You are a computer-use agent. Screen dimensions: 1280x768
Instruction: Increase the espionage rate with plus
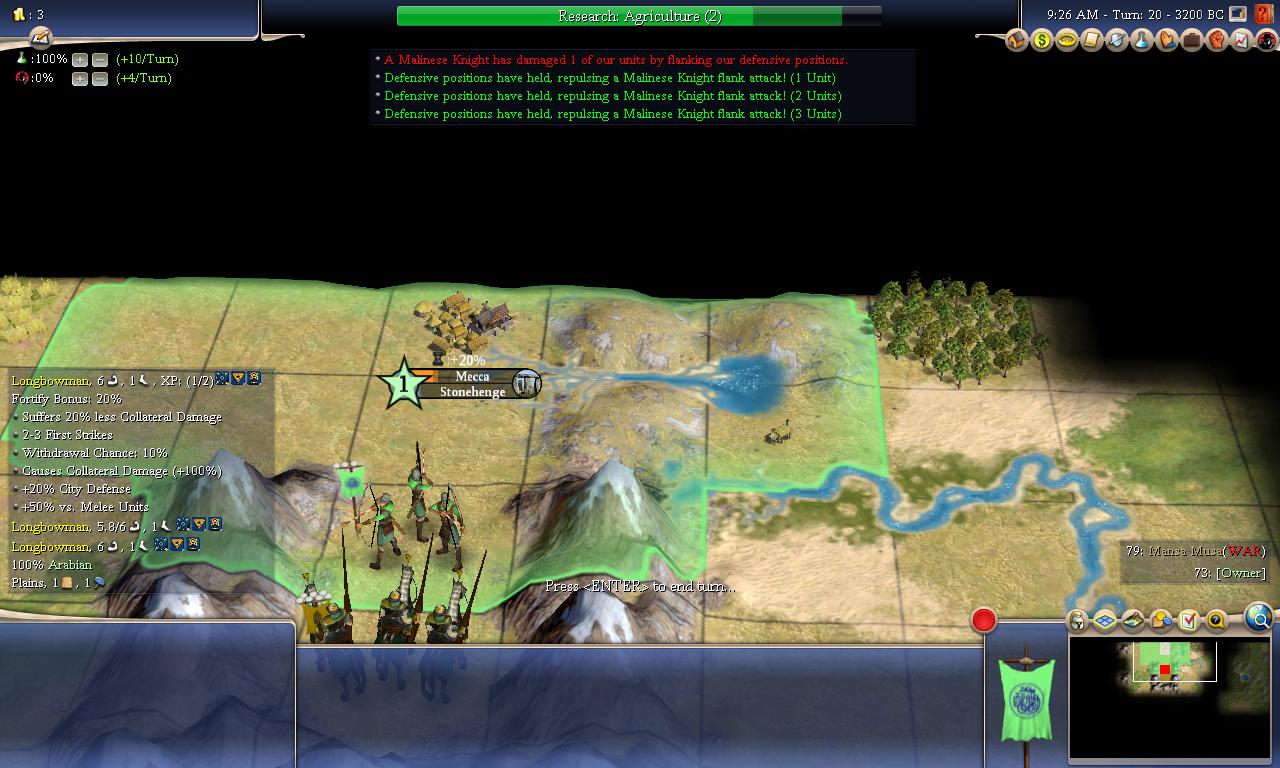[80, 79]
